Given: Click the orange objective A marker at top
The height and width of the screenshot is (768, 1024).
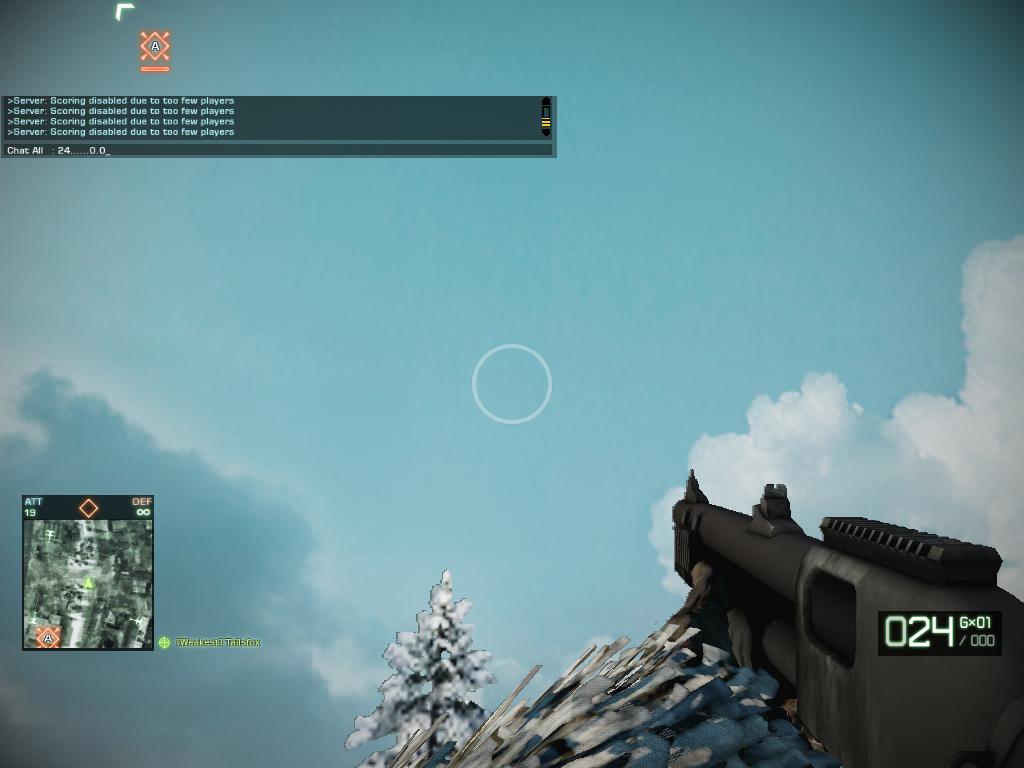Looking at the screenshot, I should [155, 46].
